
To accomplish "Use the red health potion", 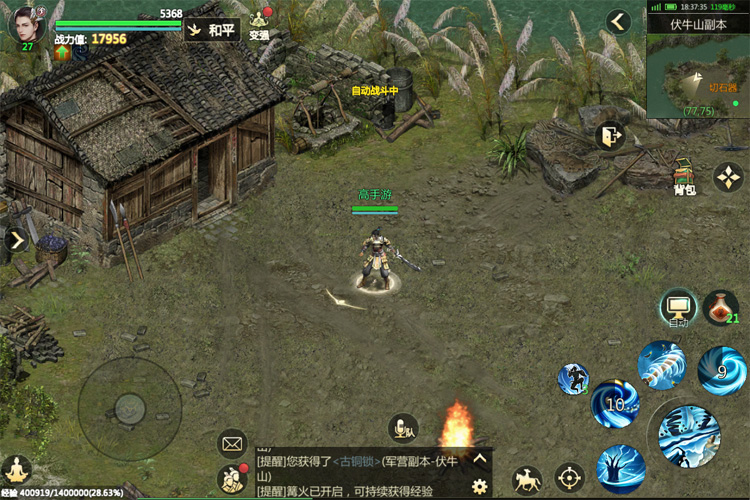I will (720, 308).
